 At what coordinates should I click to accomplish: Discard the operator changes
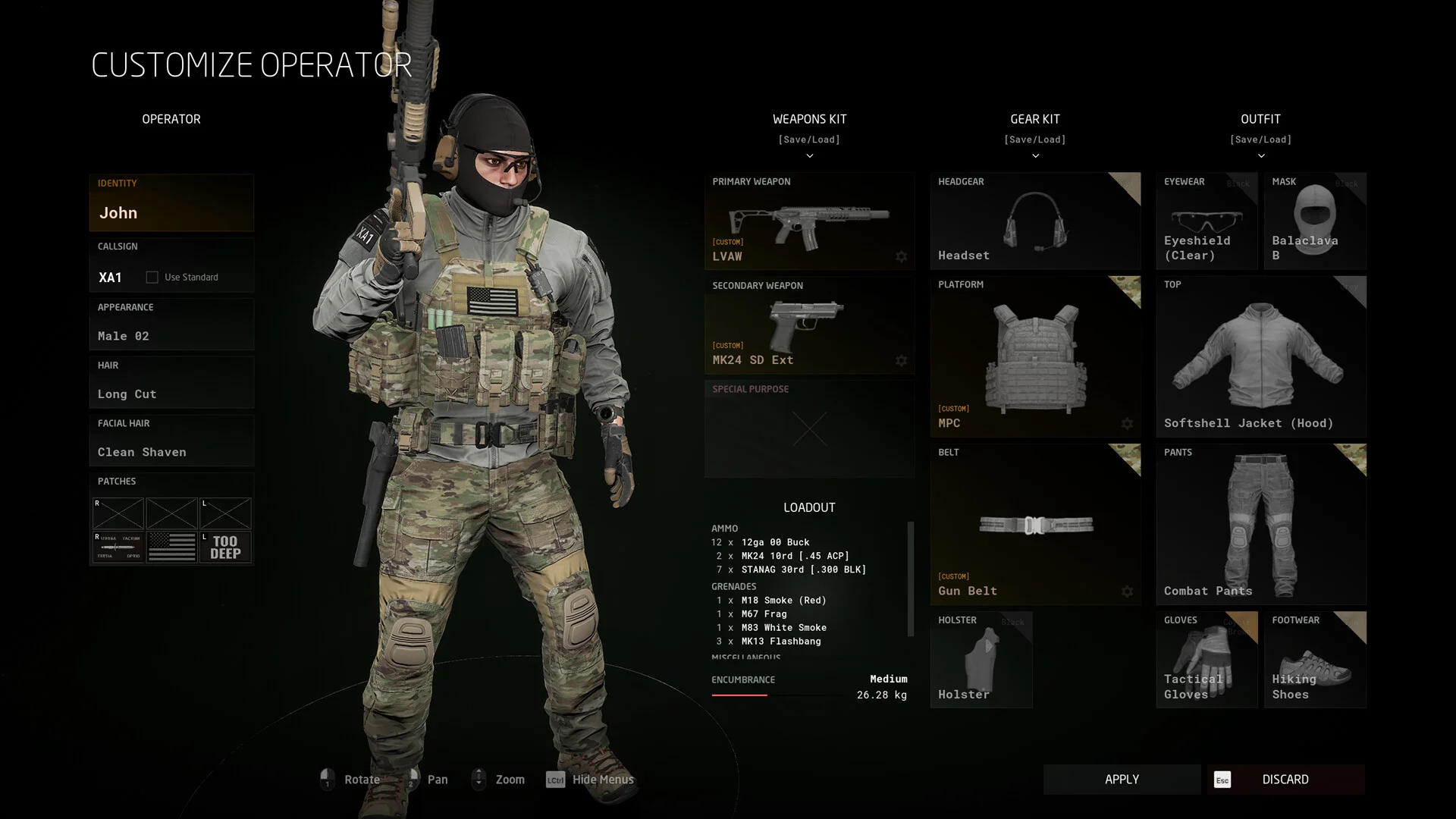point(1285,780)
